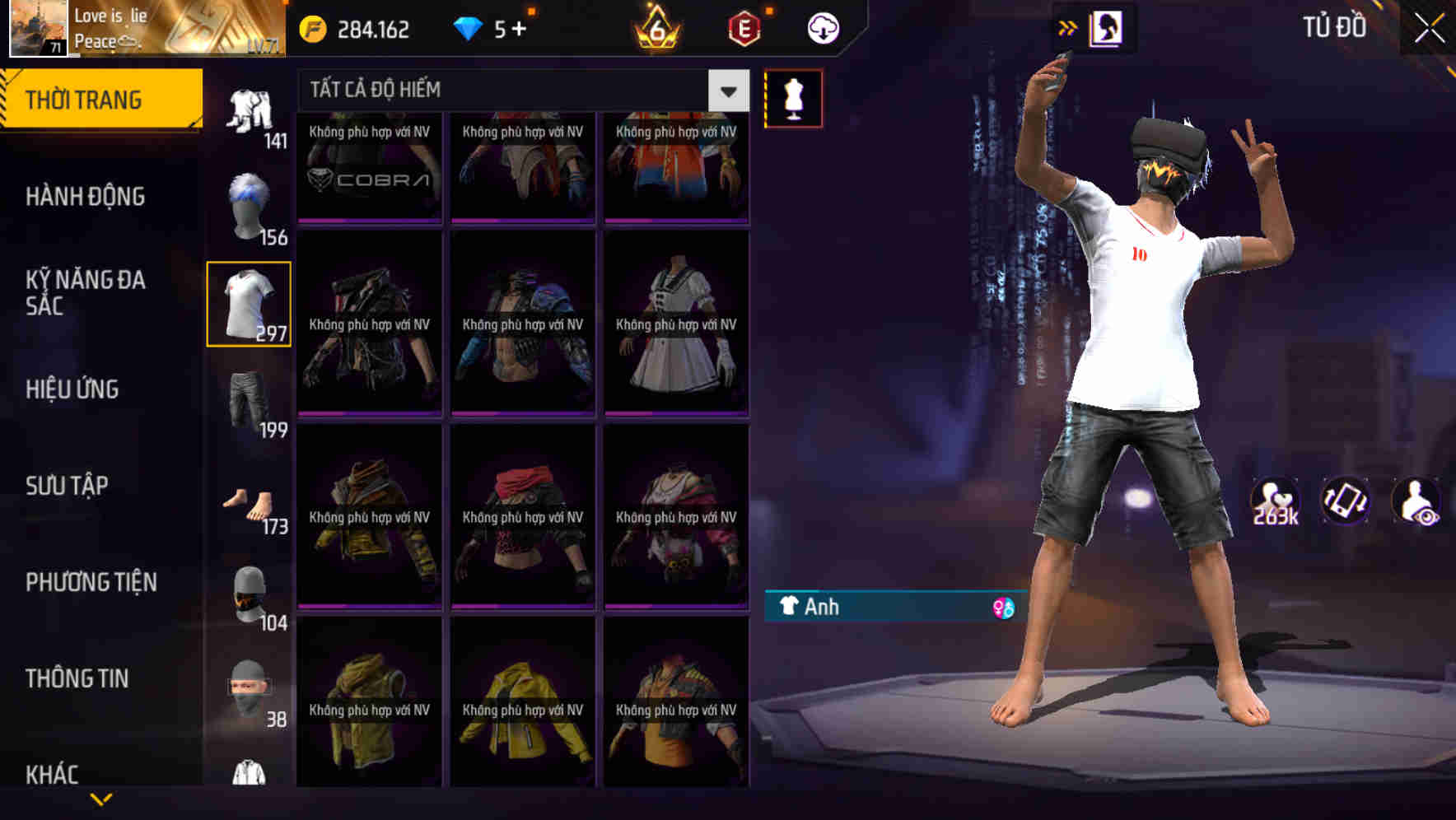
Task: Select the COBRA jacket thumbnail
Action: tap(370, 169)
